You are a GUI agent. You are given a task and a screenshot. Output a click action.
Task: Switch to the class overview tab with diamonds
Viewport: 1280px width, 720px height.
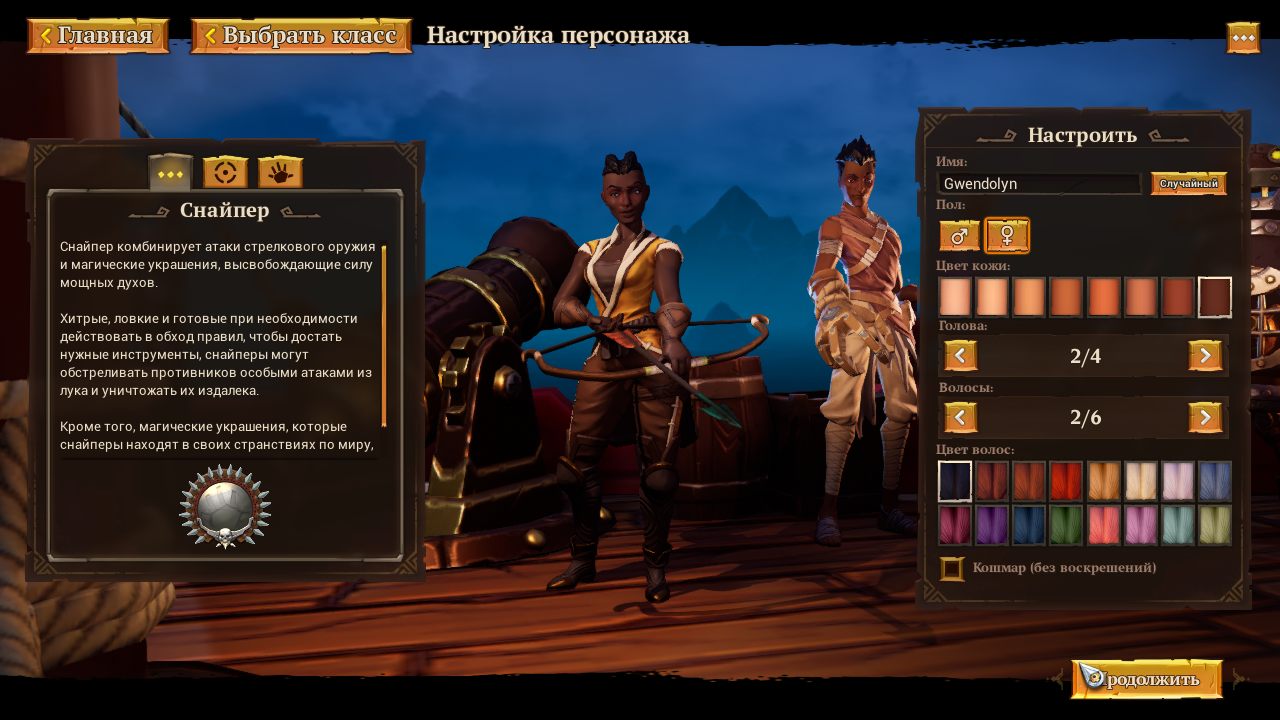coord(170,171)
